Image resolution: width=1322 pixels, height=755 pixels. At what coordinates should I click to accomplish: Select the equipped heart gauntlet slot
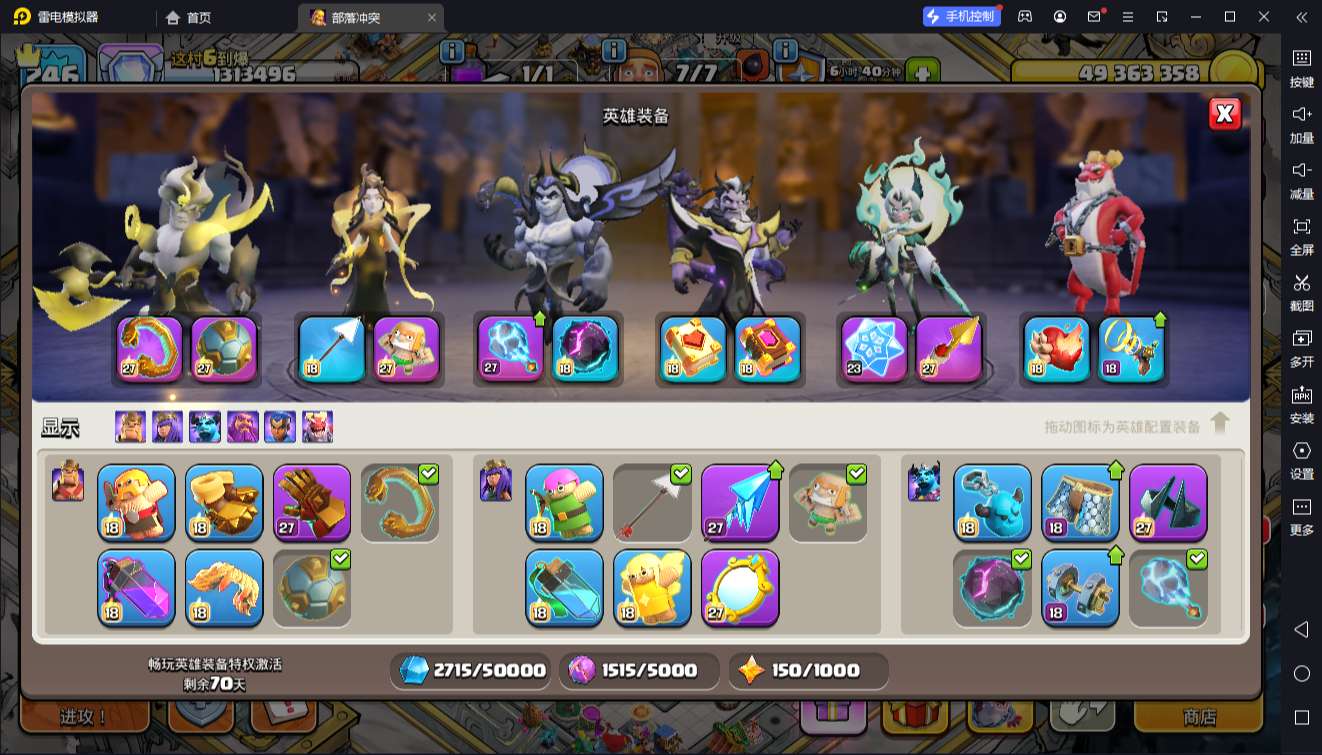[1056, 350]
